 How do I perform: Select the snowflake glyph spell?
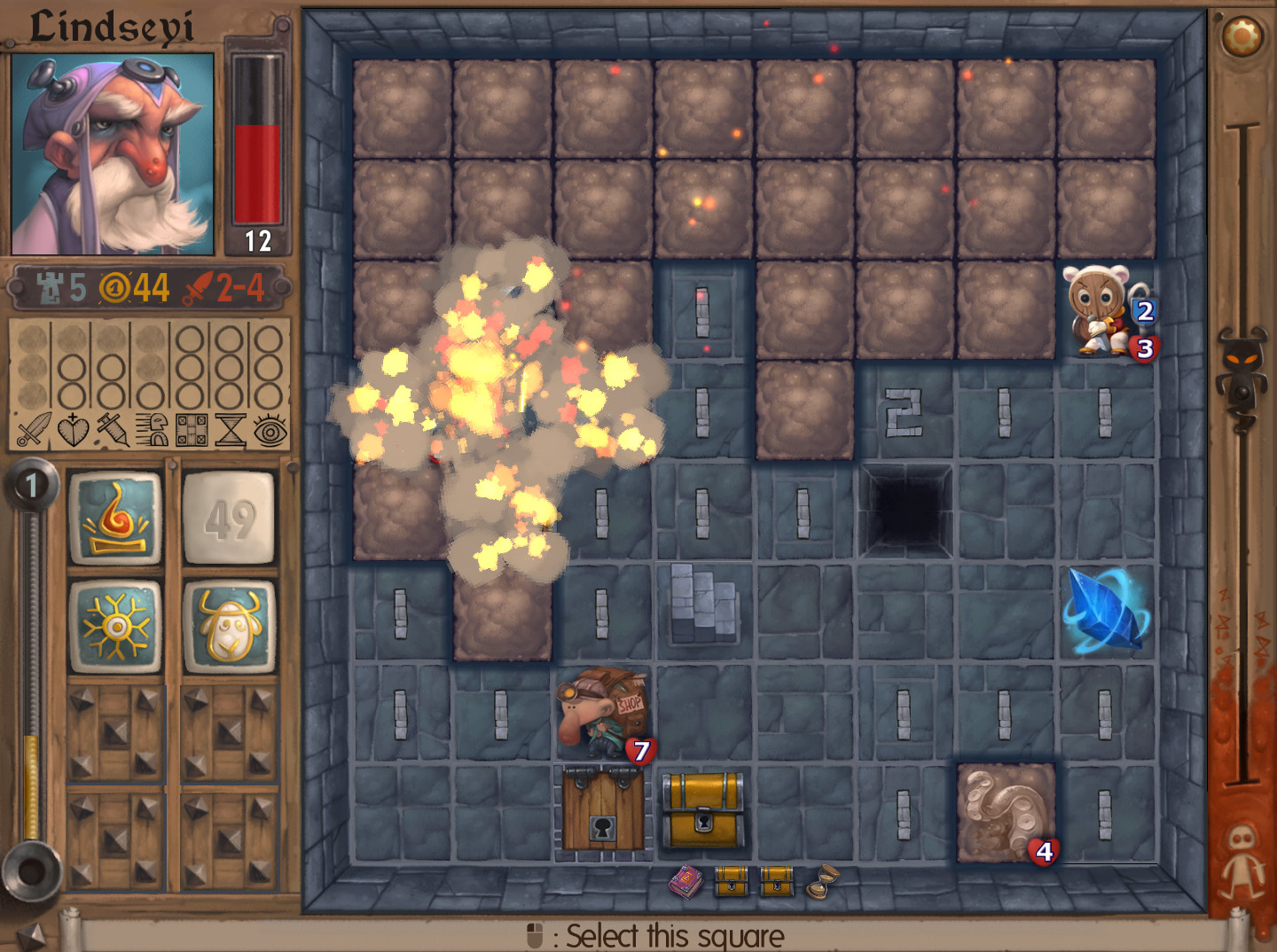point(118,623)
